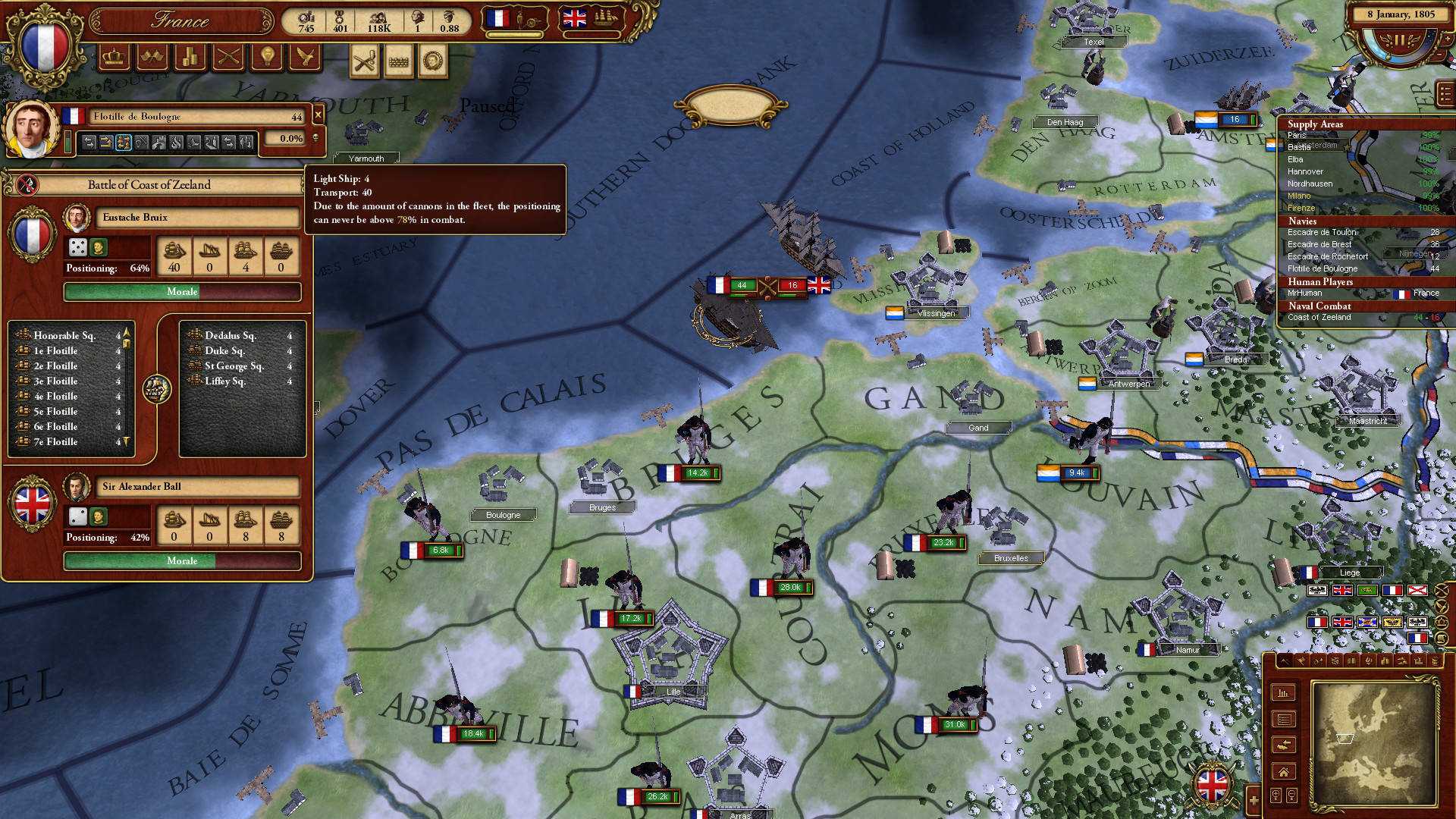The height and width of the screenshot is (819, 1456).
Task: Switch to a different map mode tab above minimap
Action: pos(1302,661)
